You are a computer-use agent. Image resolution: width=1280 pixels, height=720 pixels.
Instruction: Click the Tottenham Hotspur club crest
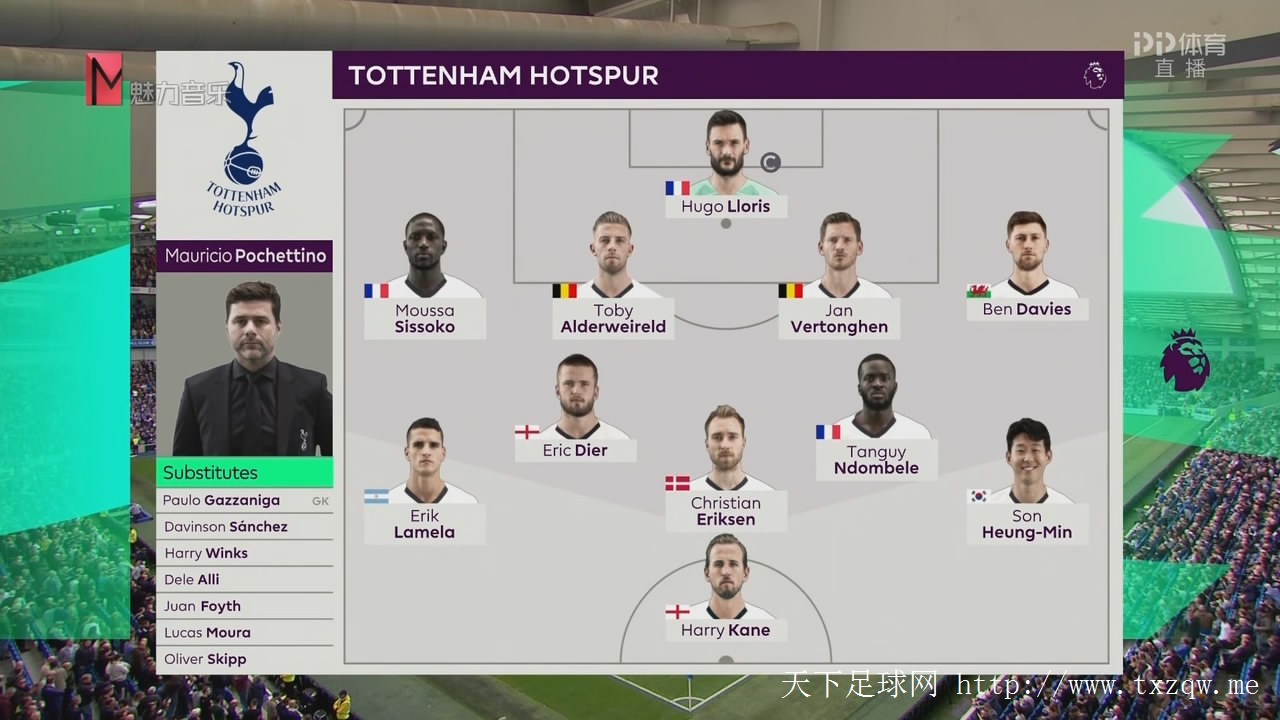pos(244,140)
